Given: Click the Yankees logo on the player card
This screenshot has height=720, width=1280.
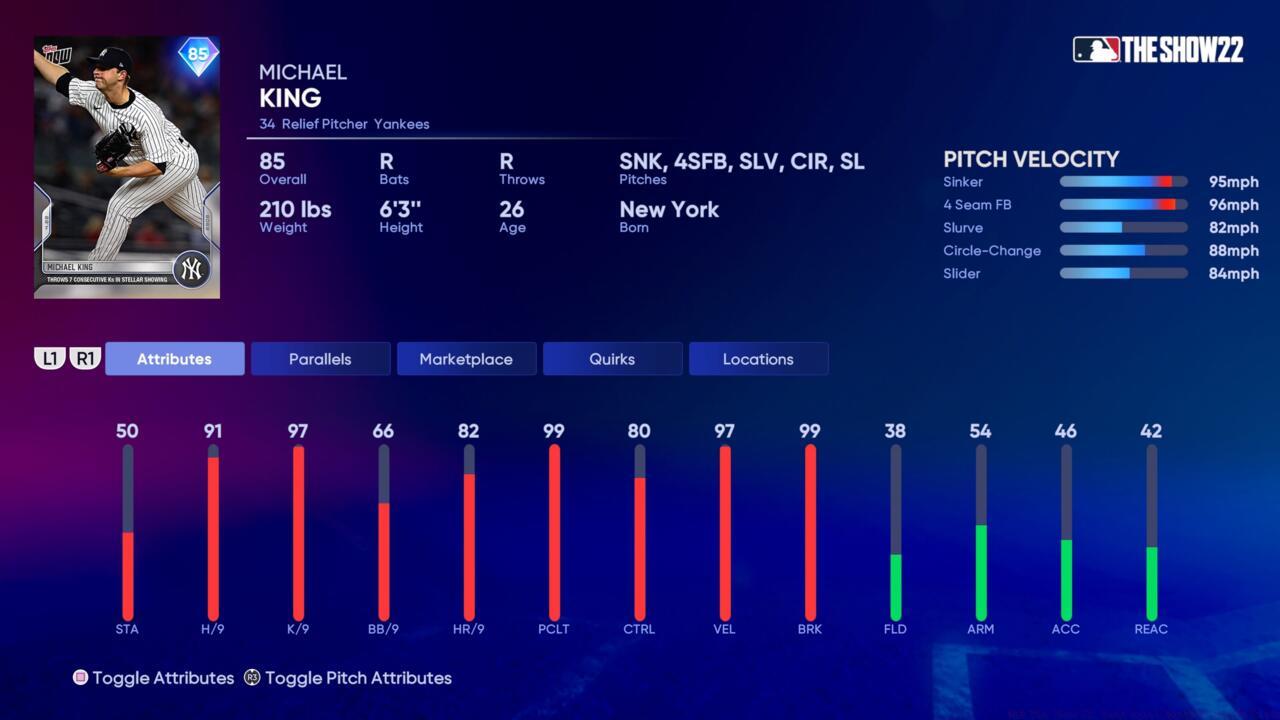Looking at the screenshot, I should [x=193, y=267].
